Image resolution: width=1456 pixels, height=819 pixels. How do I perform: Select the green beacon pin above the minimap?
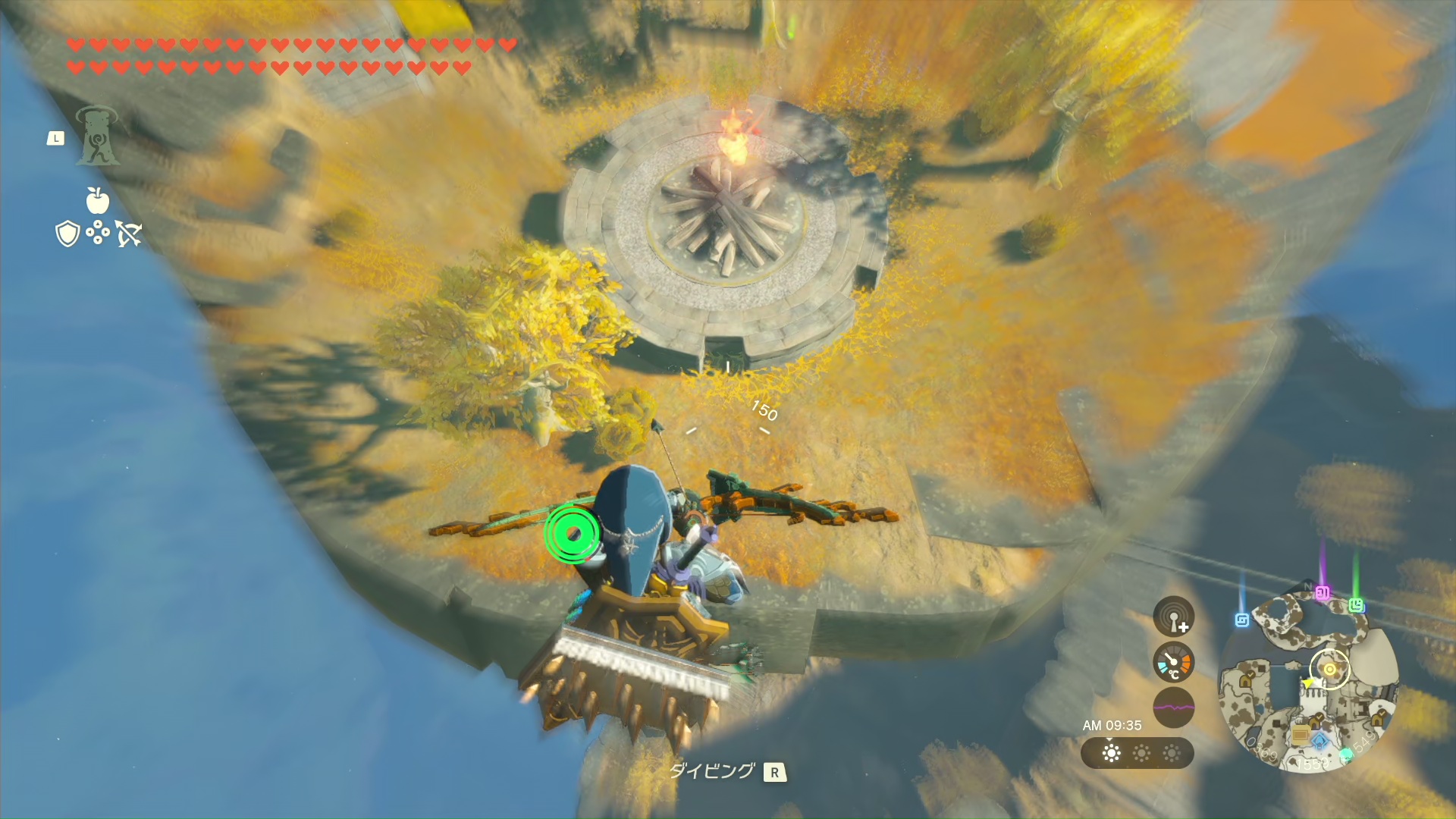coord(1356,604)
